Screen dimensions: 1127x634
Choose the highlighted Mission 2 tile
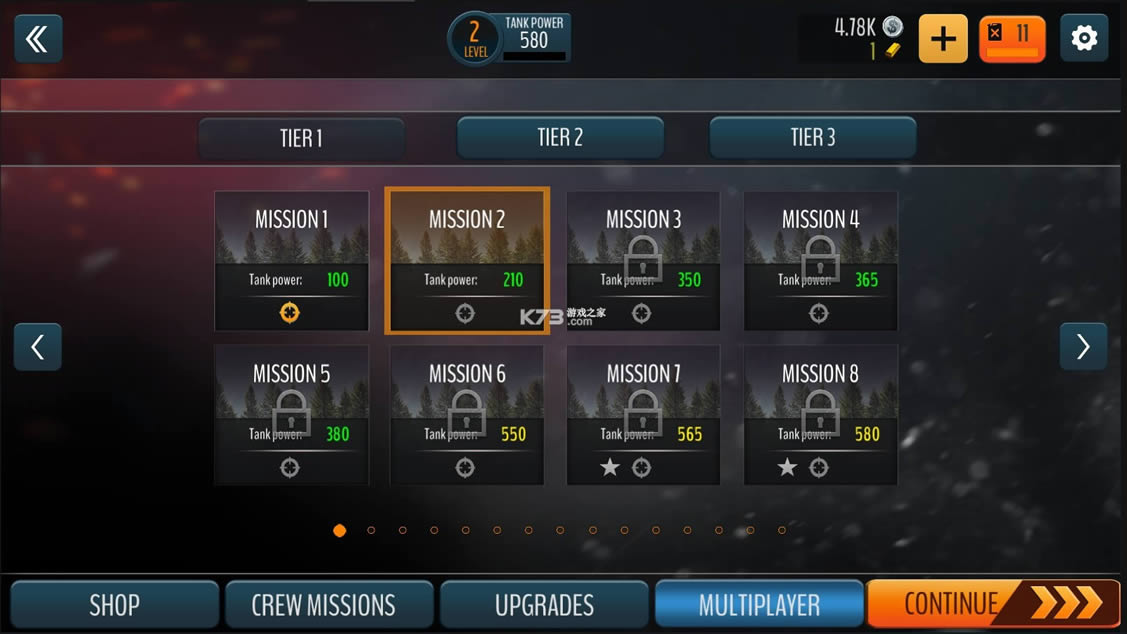467,261
